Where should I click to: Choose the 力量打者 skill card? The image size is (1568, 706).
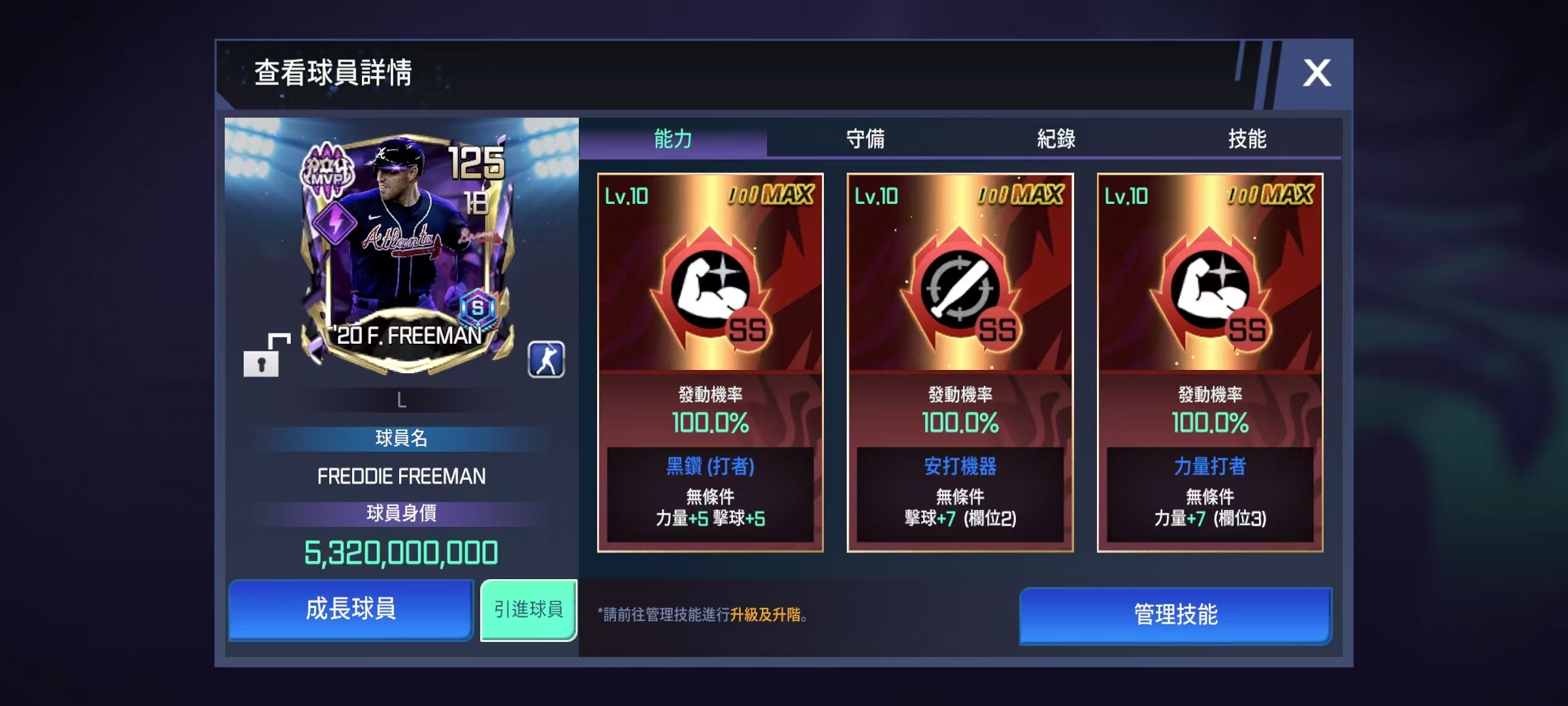coord(1210,363)
